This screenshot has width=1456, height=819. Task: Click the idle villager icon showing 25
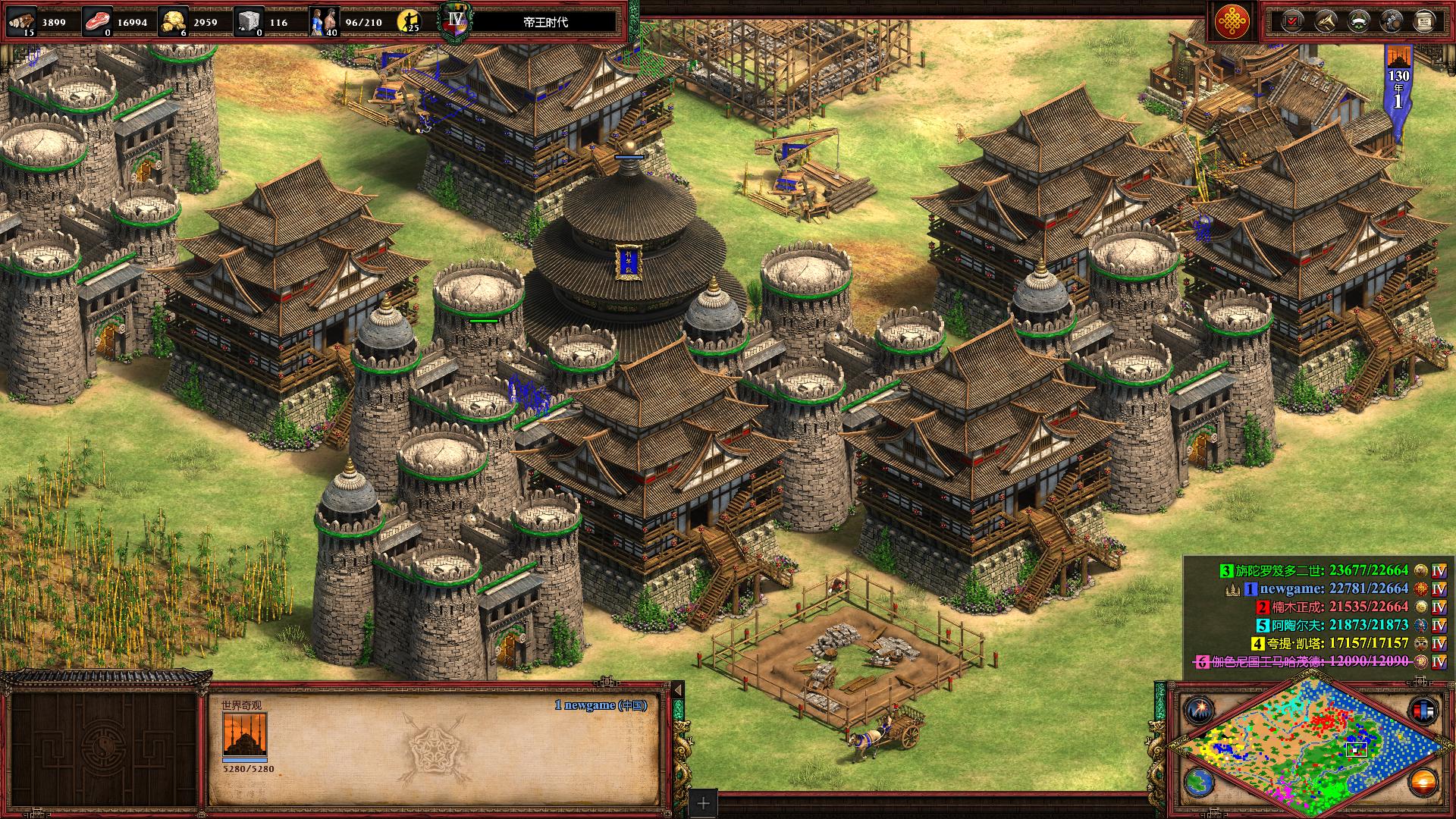pyautogui.click(x=410, y=21)
